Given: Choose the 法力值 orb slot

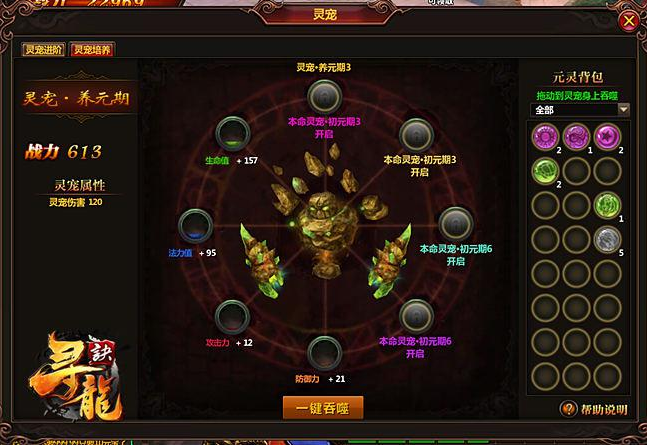Looking at the screenshot, I should click(x=193, y=226).
